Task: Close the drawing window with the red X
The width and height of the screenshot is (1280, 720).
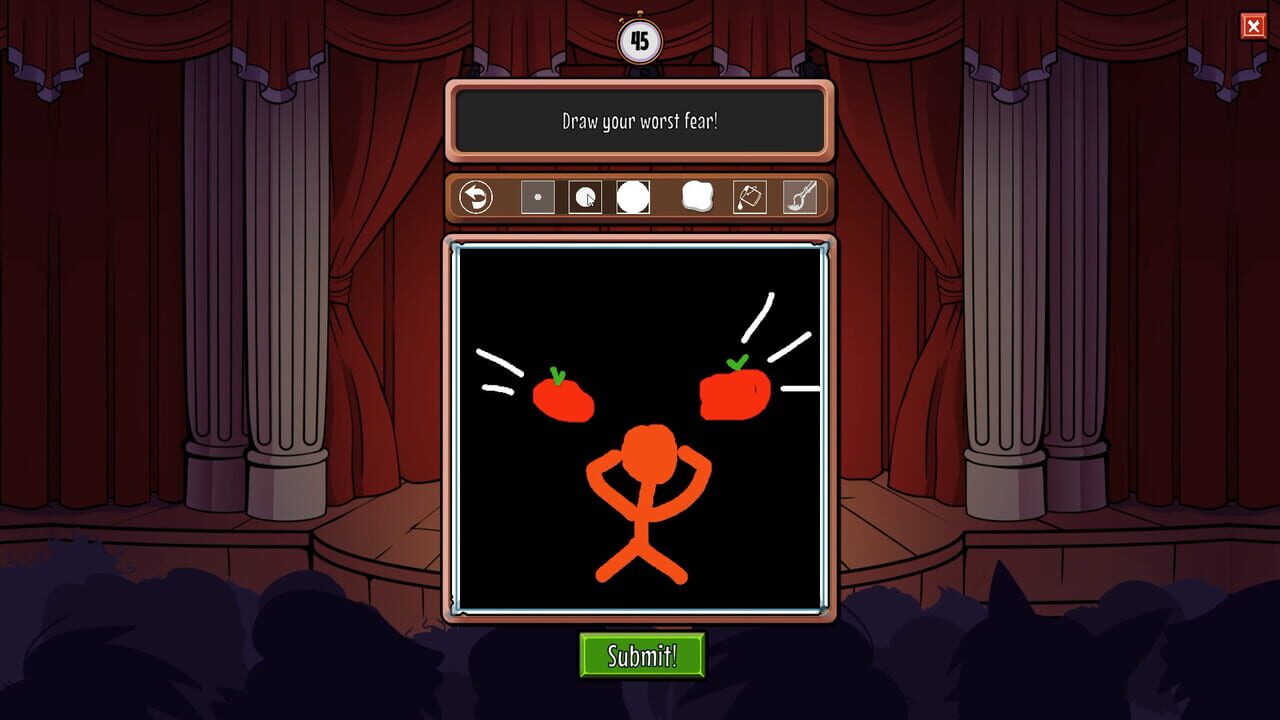Action: coord(1255,26)
